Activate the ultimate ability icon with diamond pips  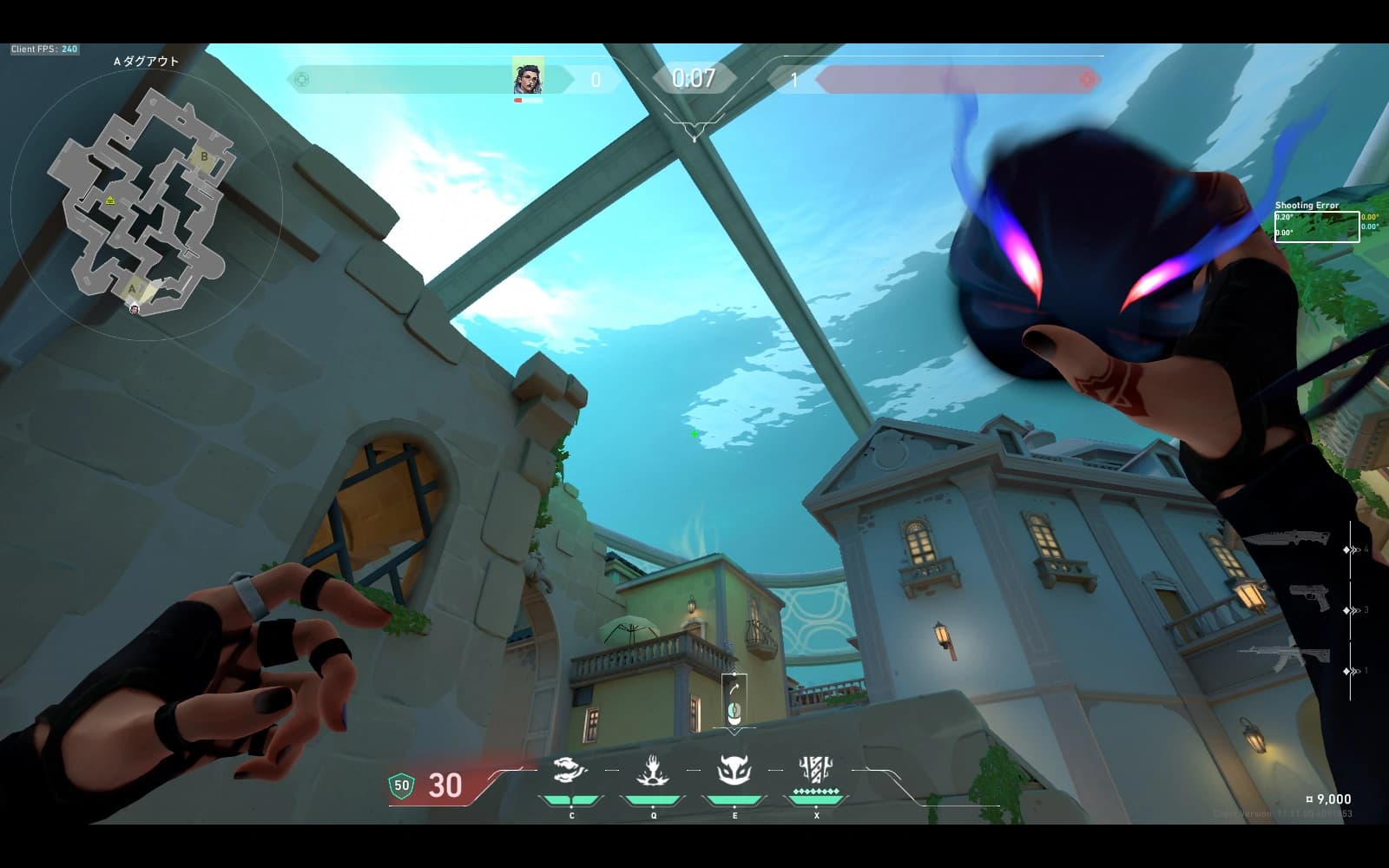click(816, 769)
